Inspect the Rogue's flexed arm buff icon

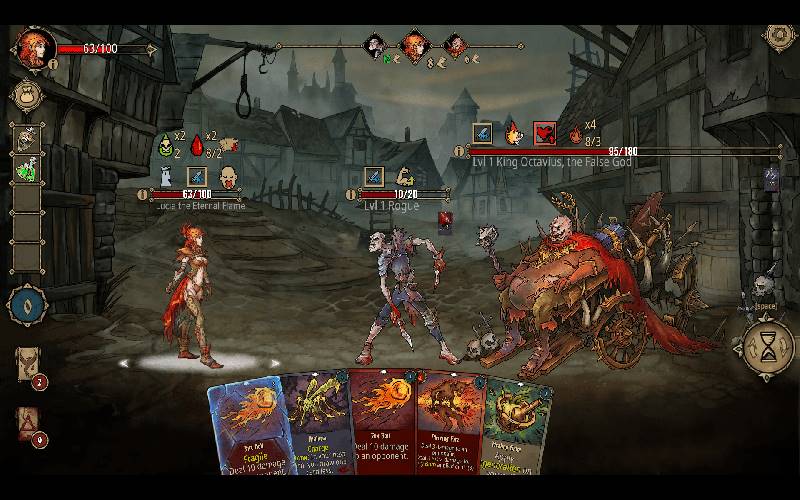405,177
